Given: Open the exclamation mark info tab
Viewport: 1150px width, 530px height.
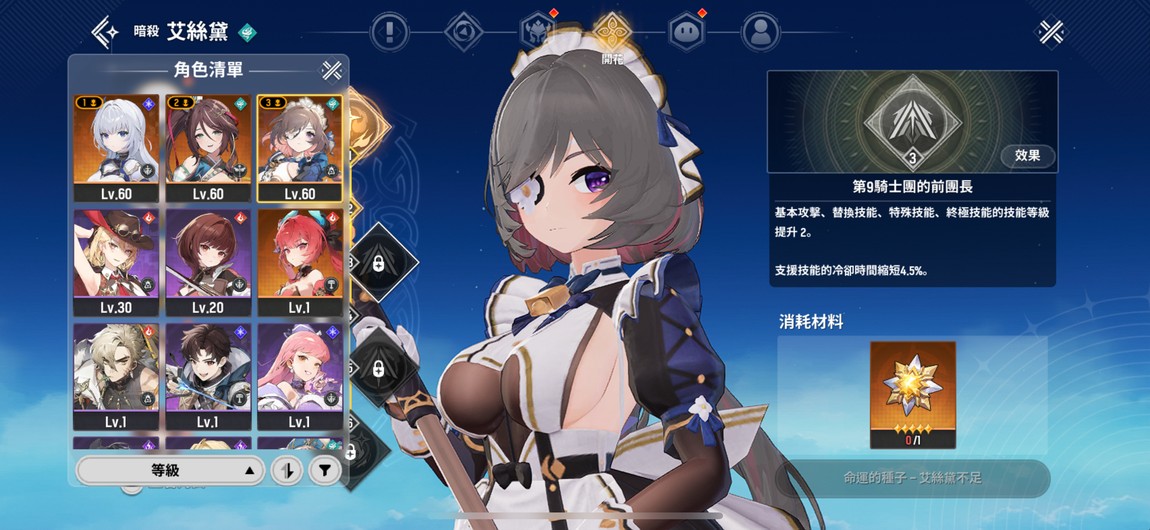Looking at the screenshot, I should (388, 32).
